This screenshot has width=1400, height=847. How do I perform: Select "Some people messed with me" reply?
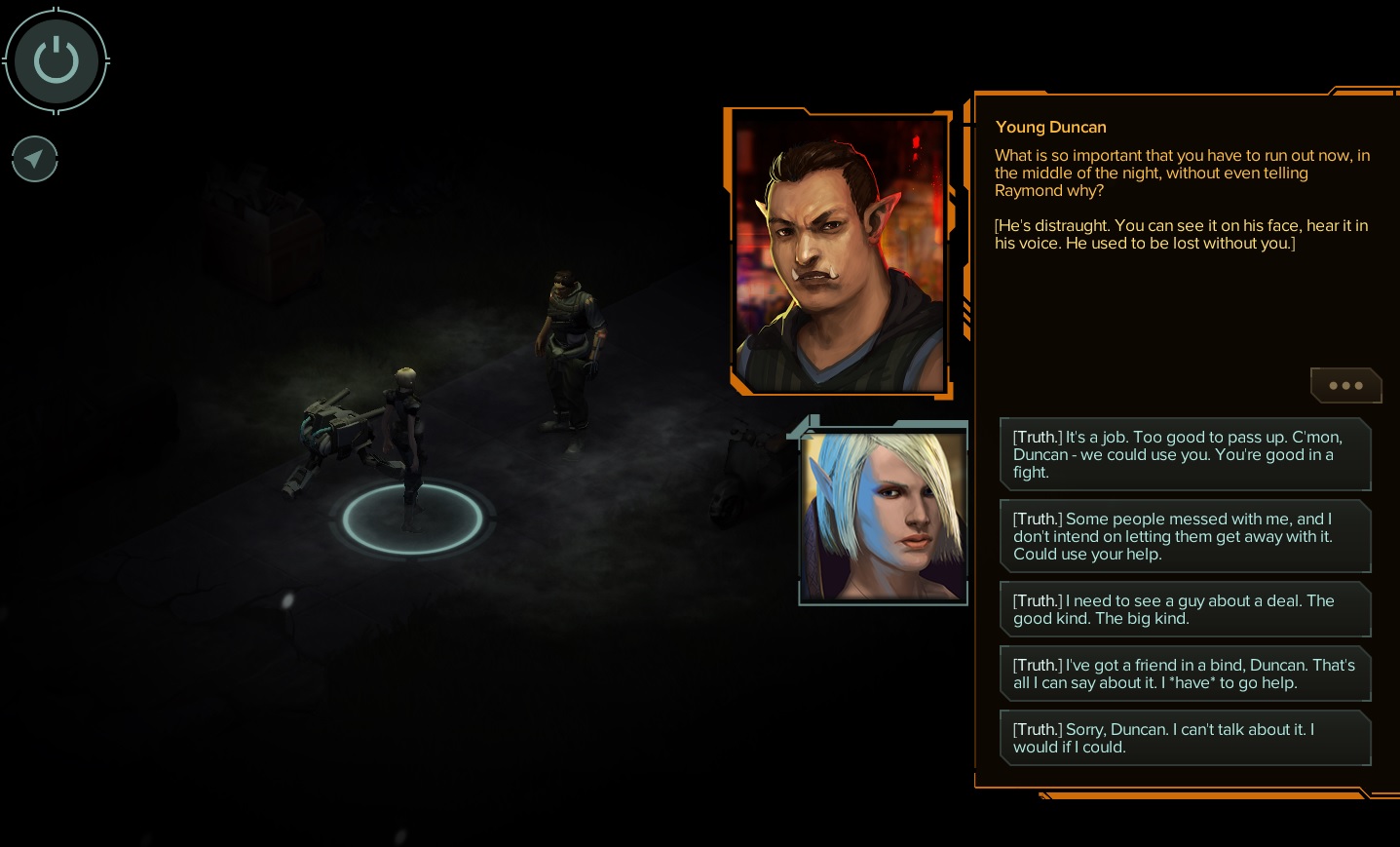(x=1185, y=536)
